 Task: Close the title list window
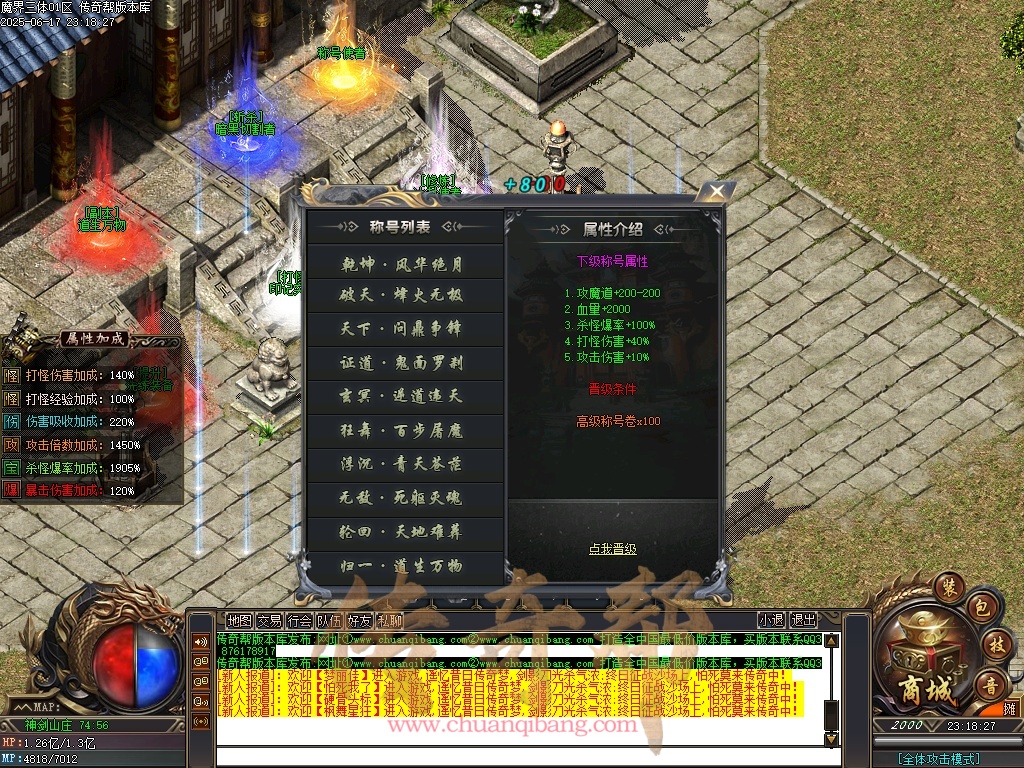(x=715, y=192)
